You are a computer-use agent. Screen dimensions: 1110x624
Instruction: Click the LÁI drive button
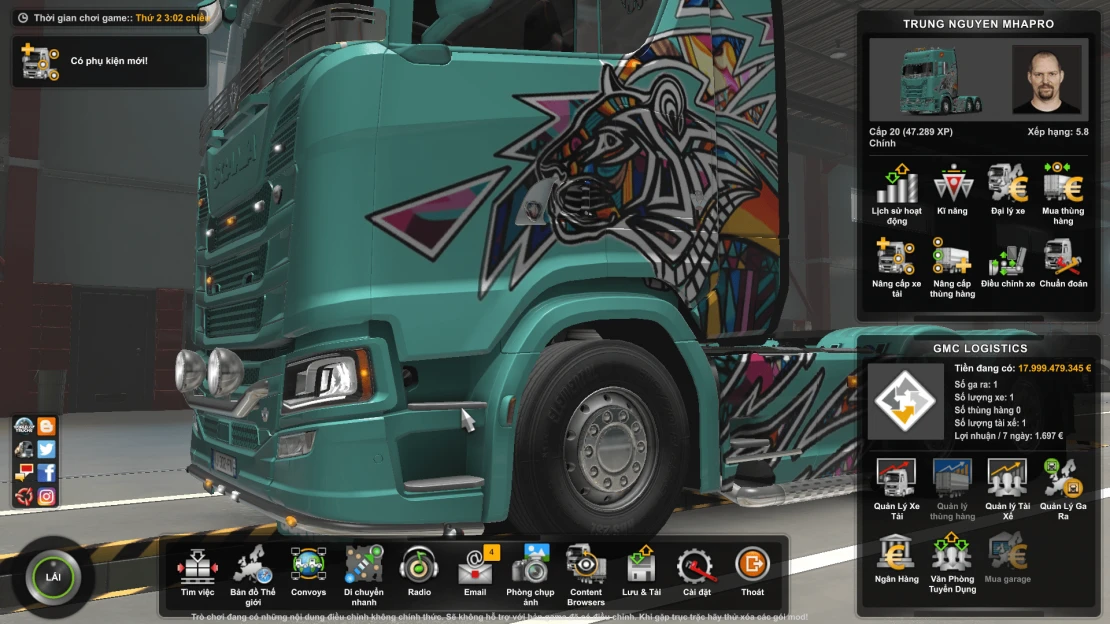[x=53, y=577]
